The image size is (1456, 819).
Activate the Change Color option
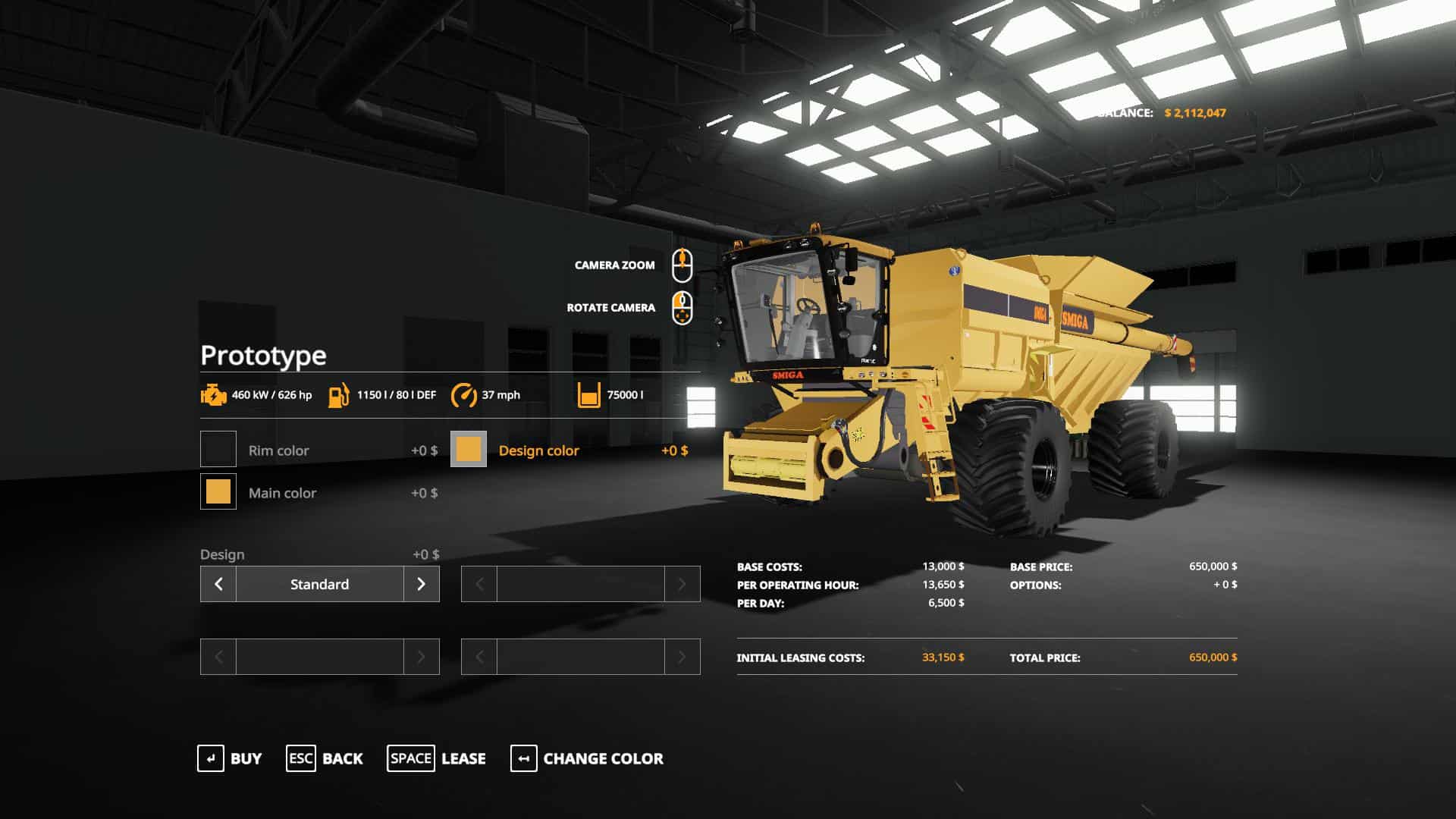587,758
